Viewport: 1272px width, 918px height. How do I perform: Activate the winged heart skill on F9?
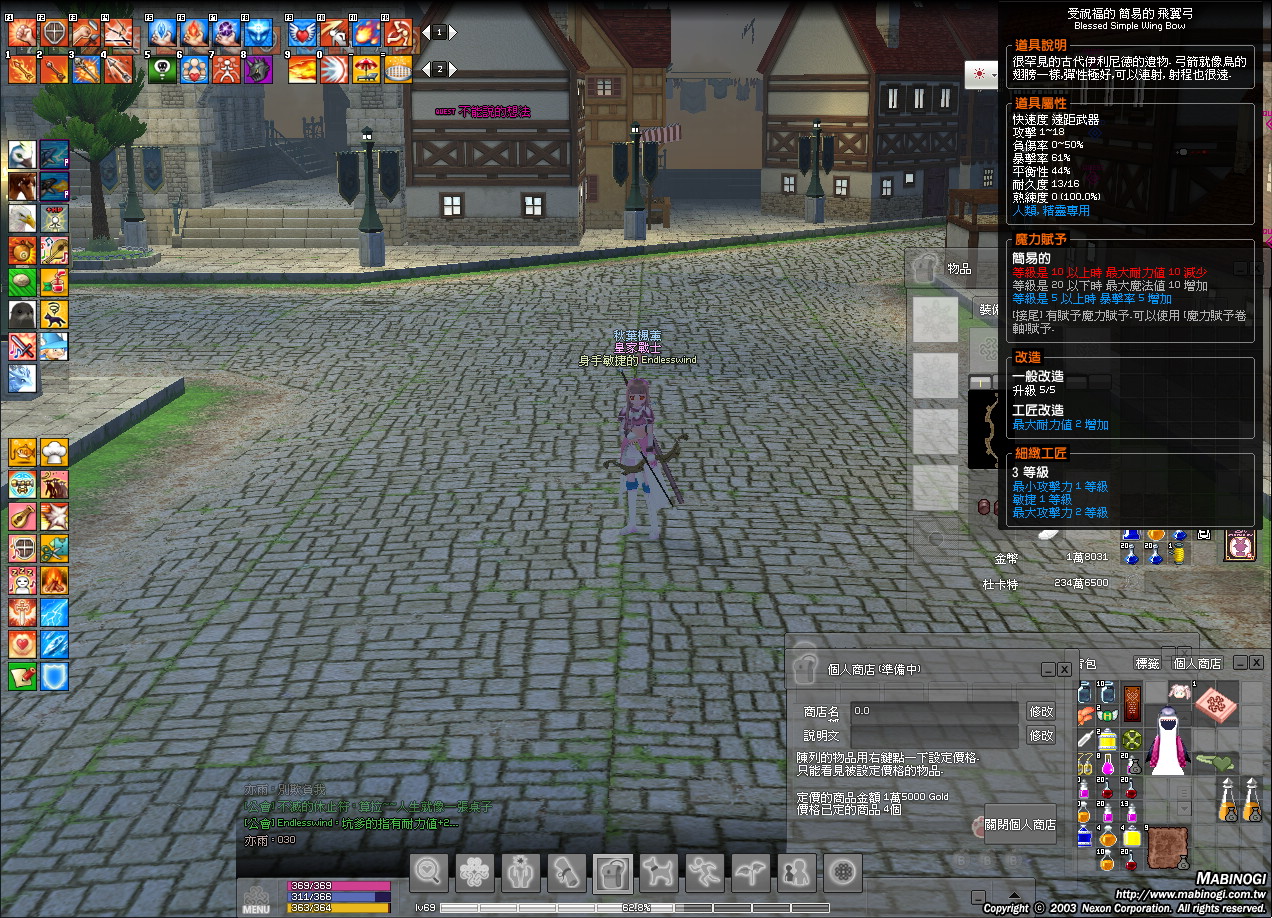[x=302, y=33]
